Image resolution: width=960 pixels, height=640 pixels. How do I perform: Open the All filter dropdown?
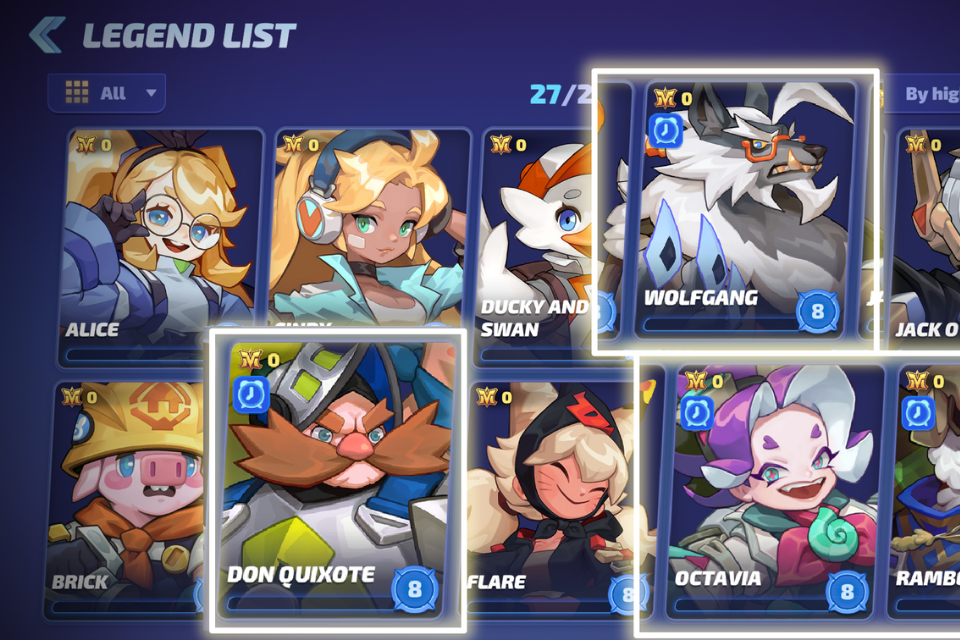(106, 93)
